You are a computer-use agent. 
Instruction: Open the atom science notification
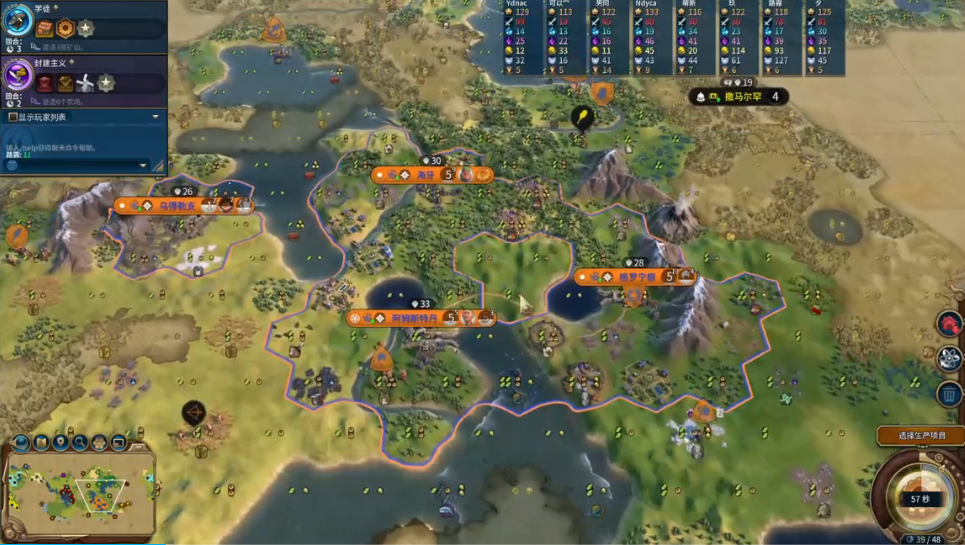949,360
